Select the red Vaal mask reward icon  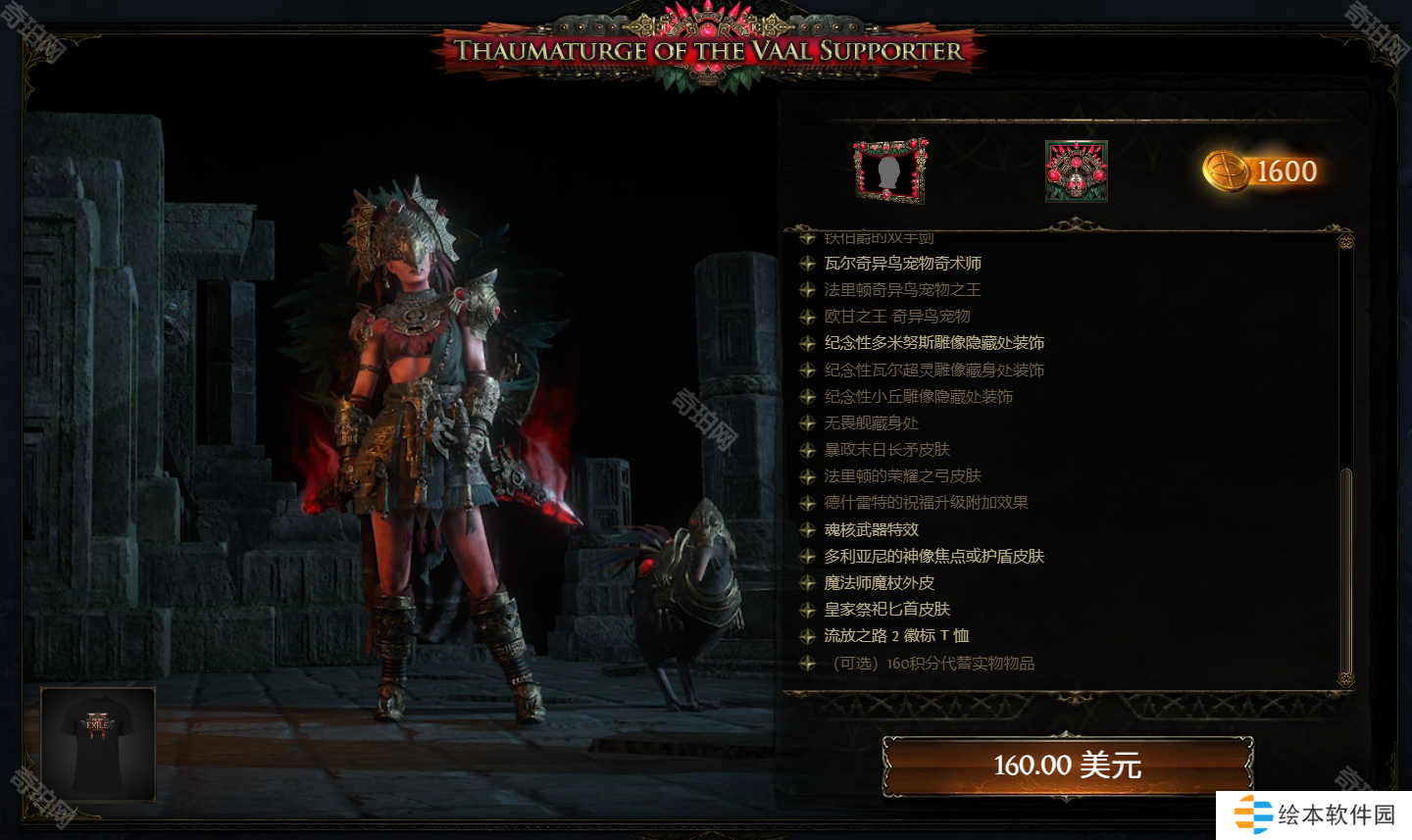pyautogui.click(x=1076, y=172)
